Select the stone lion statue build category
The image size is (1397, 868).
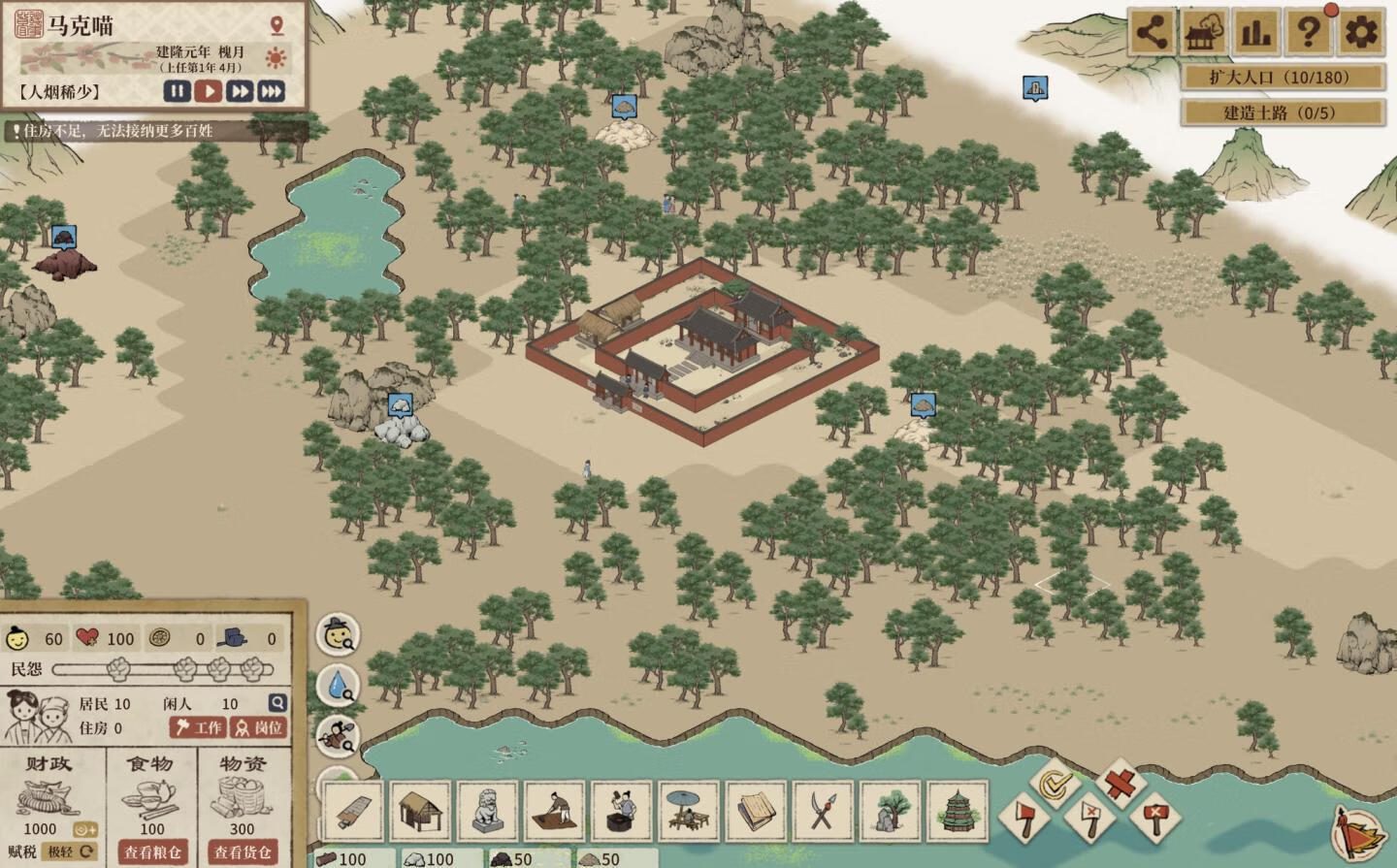(488, 810)
